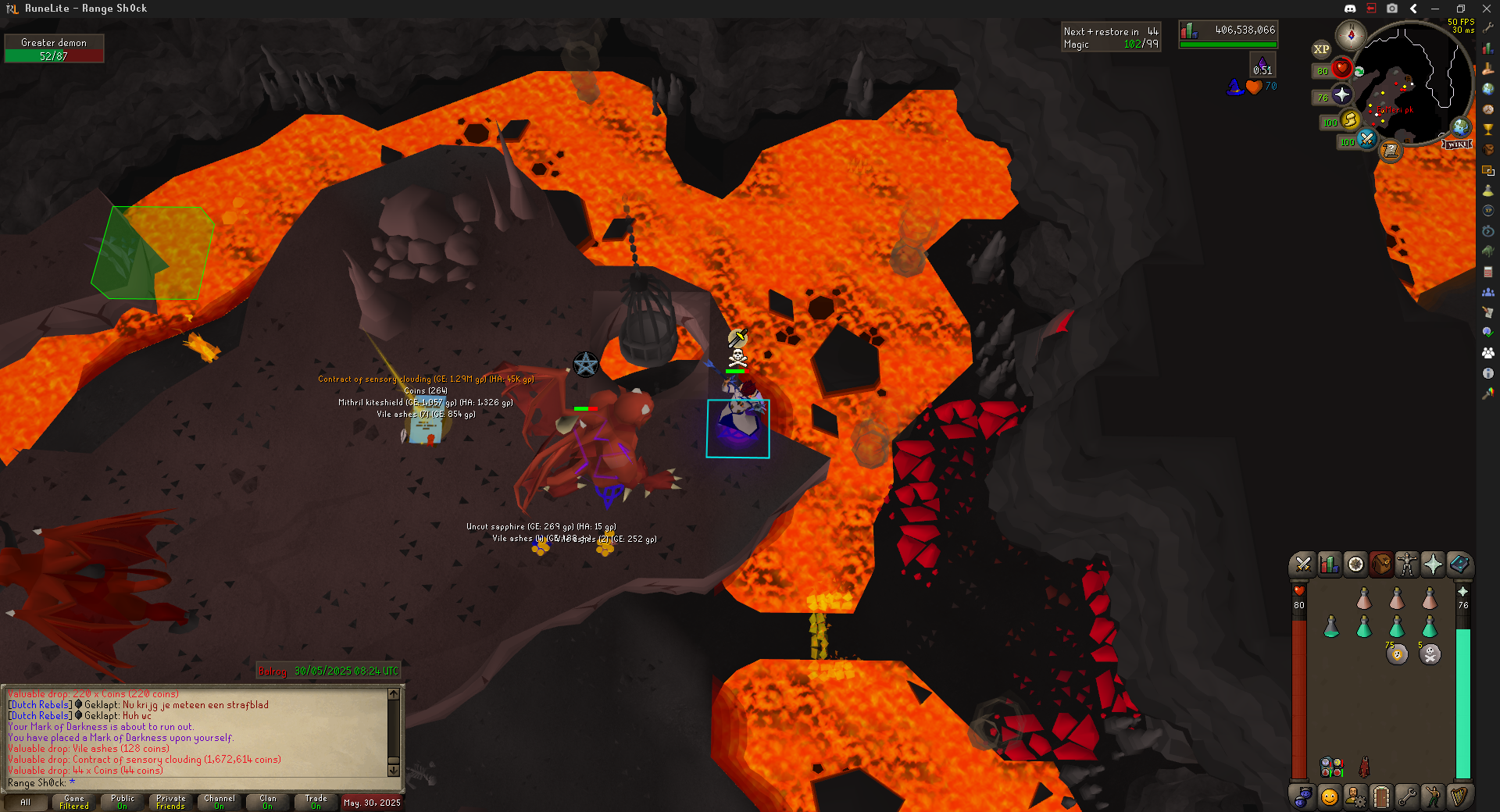
Task: Switch to the Skills tab
Action: click(1329, 564)
